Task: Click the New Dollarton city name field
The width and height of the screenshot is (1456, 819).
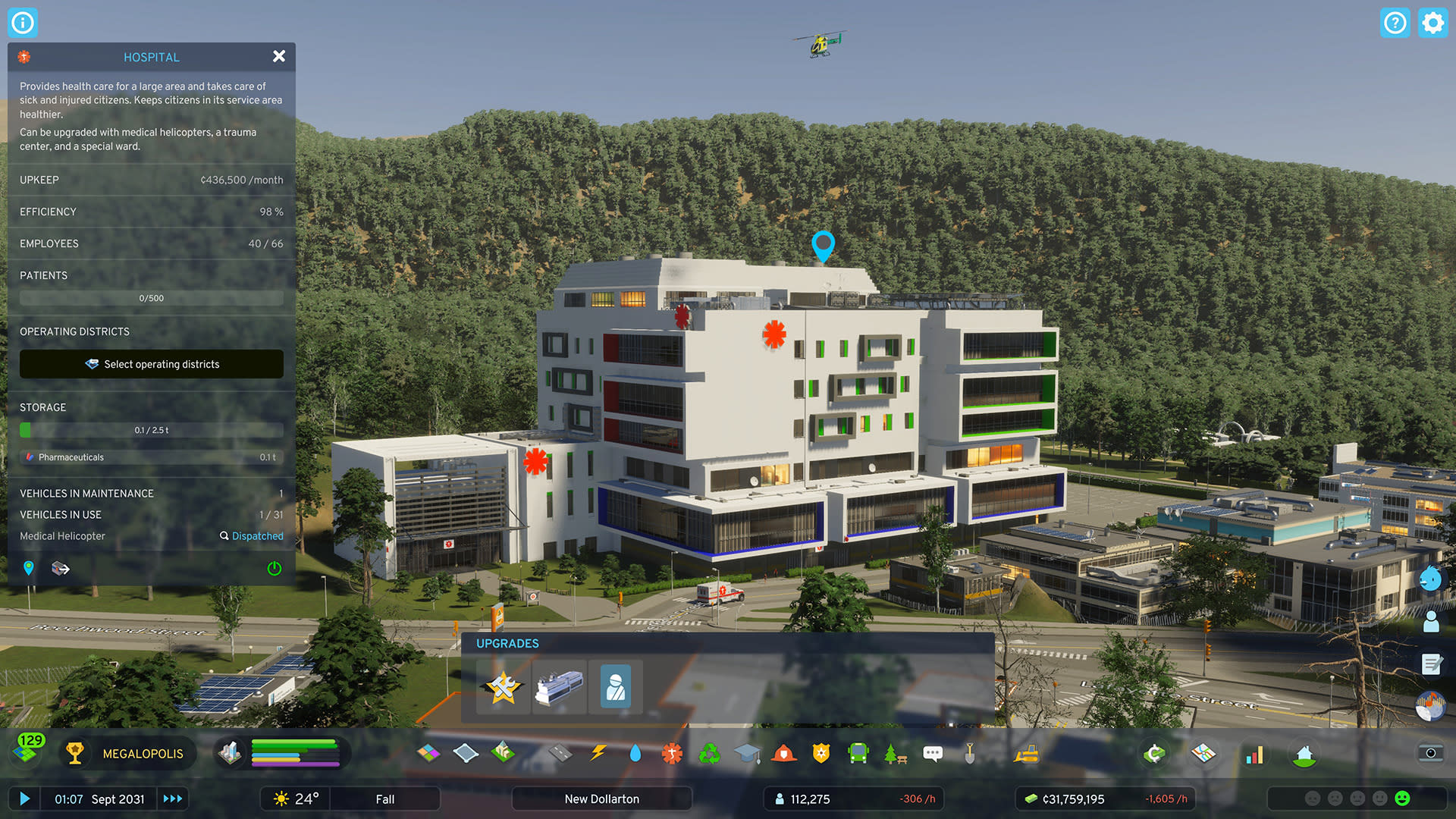Action: pyautogui.click(x=601, y=799)
